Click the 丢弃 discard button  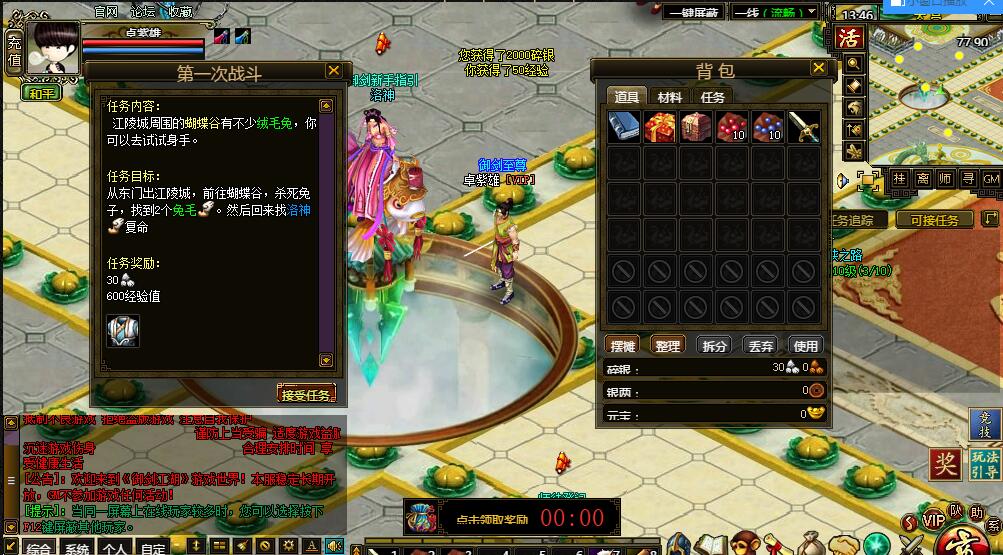point(759,345)
